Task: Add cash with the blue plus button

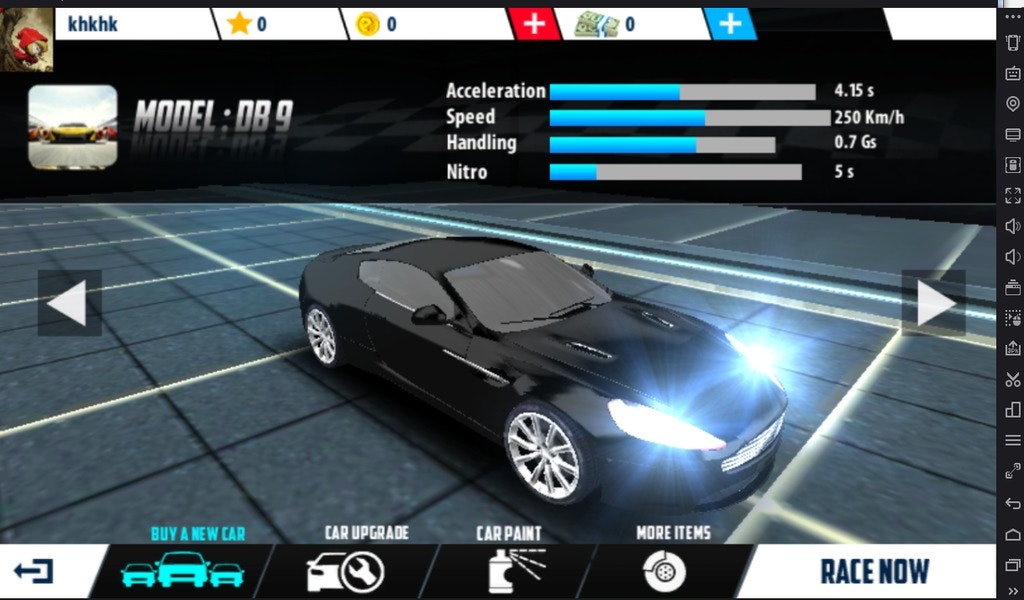Action: pos(731,24)
